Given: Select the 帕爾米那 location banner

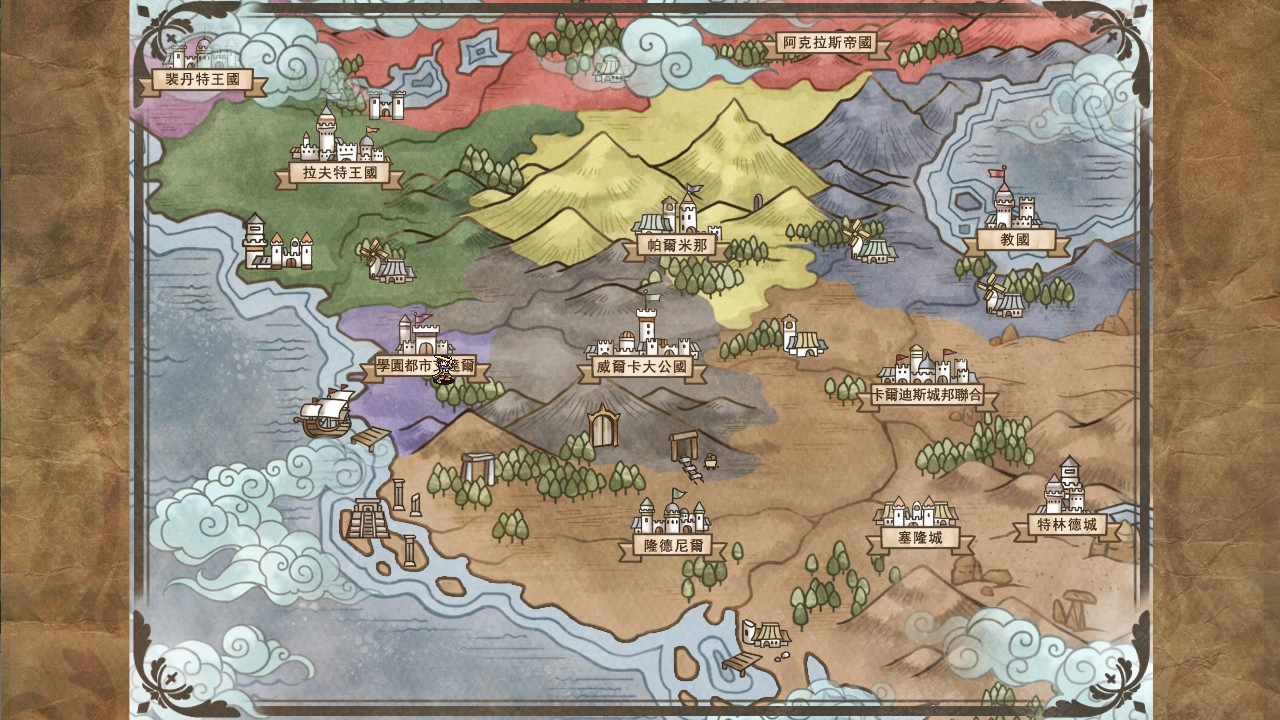Looking at the screenshot, I should coord(677,245).
